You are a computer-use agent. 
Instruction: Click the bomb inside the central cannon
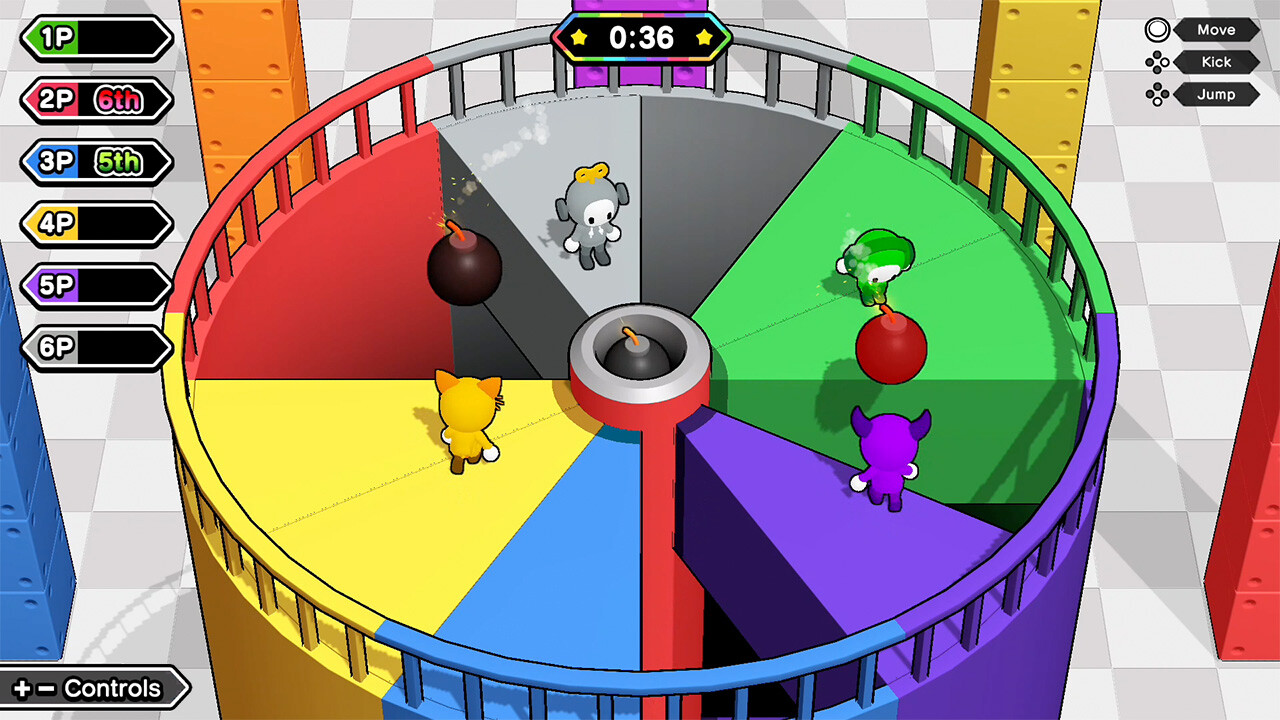[638, 357]
